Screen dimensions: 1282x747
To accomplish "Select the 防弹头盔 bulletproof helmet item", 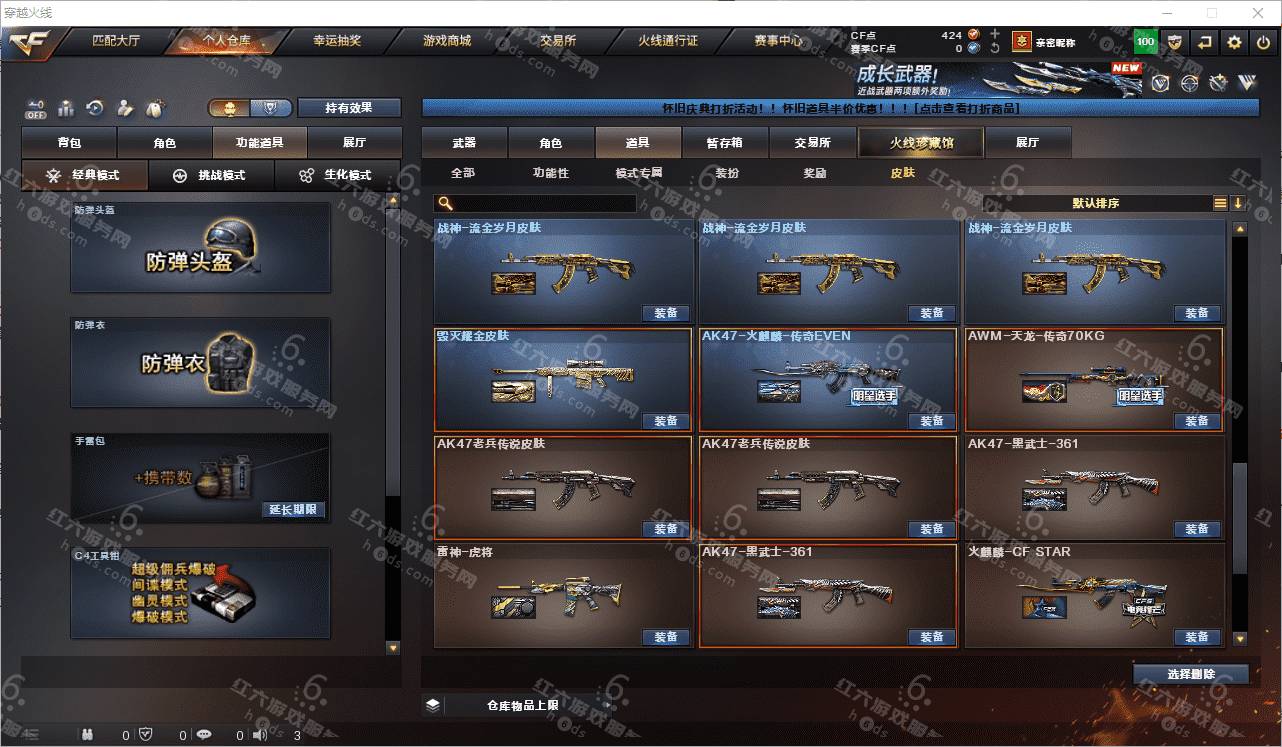I will tap(200, 249).
